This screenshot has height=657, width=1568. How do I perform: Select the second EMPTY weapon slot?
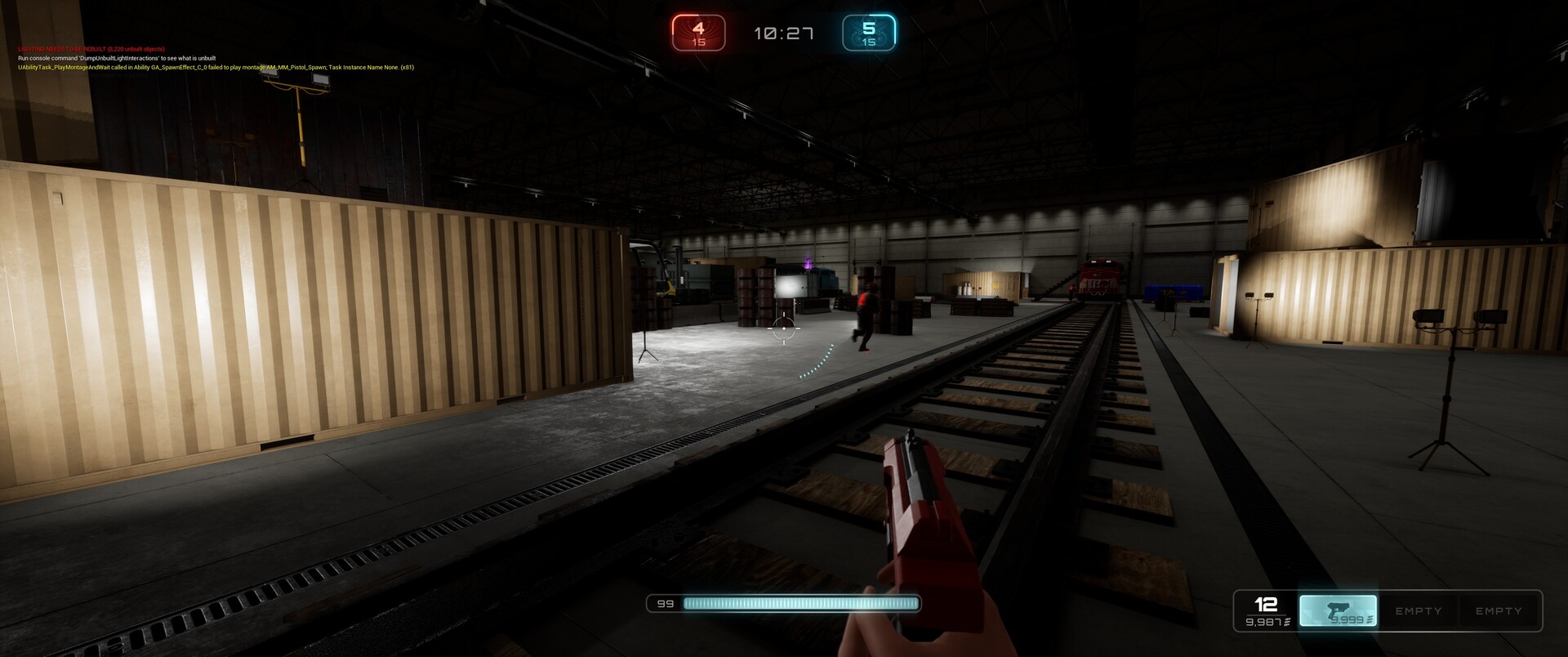[1499, 610]
